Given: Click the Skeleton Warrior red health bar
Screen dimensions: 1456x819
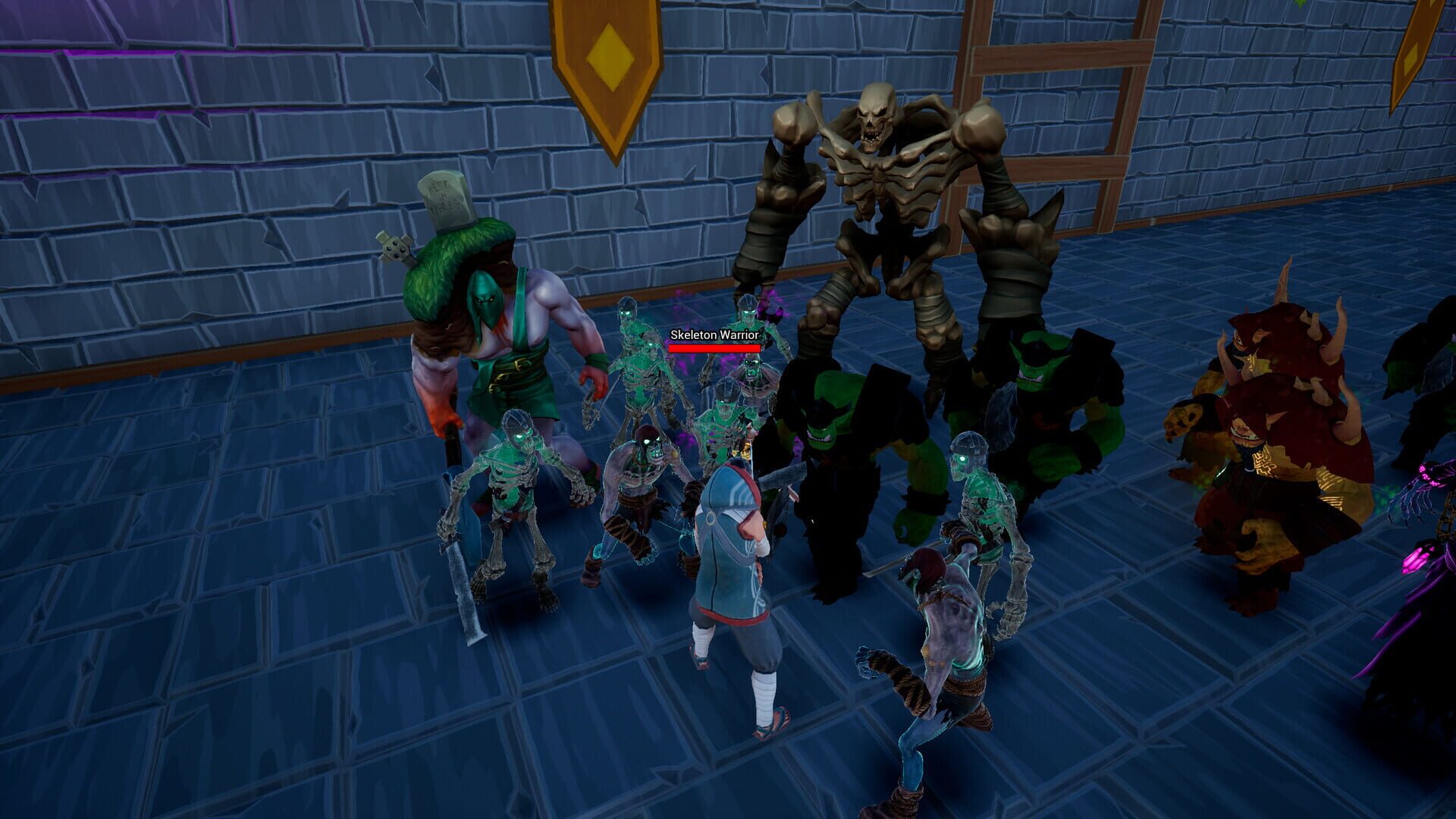Looking at the screenshot, I should [714, 347].
